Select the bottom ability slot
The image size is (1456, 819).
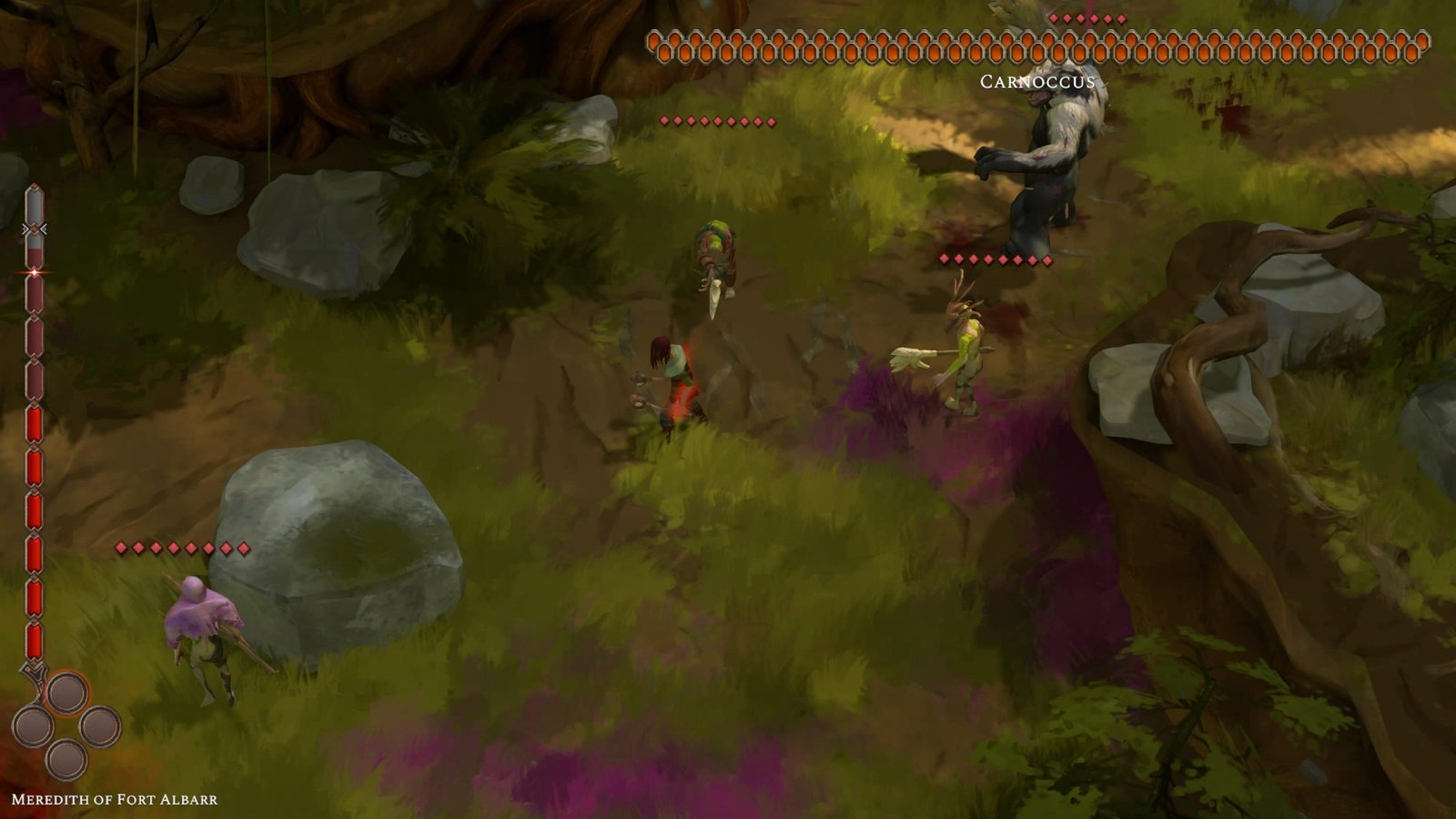[x=66, y=759]
